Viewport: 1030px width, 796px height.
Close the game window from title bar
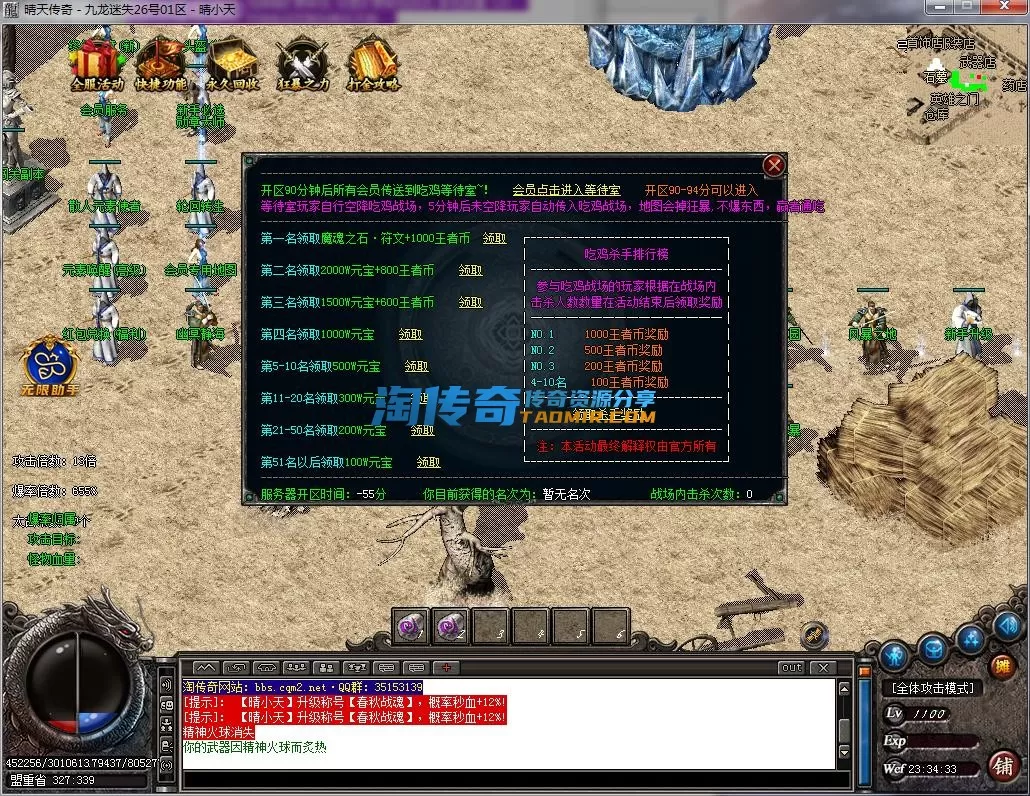coord(1005,8)
